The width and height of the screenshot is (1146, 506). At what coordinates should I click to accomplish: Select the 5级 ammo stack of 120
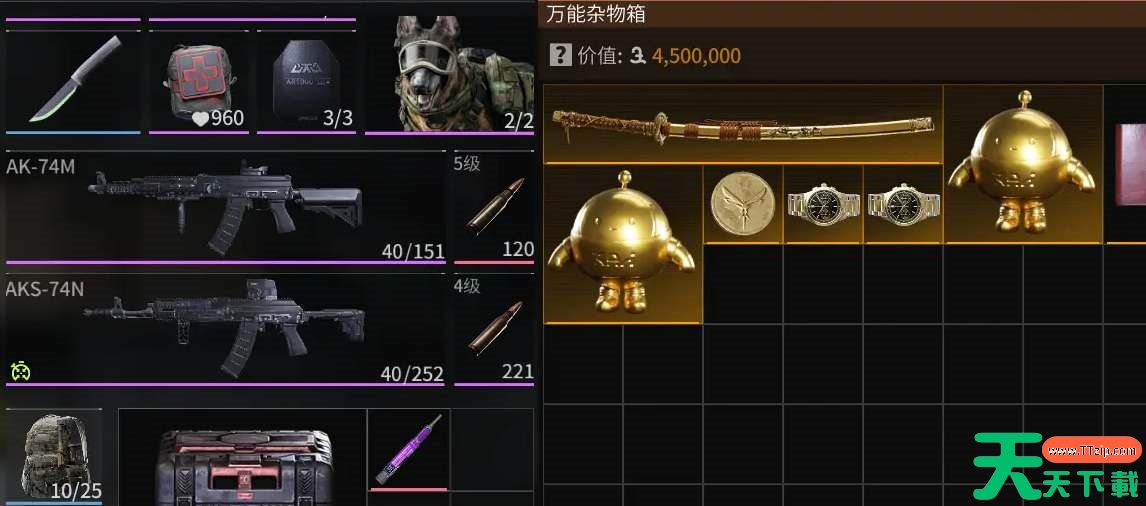[494, 206]
